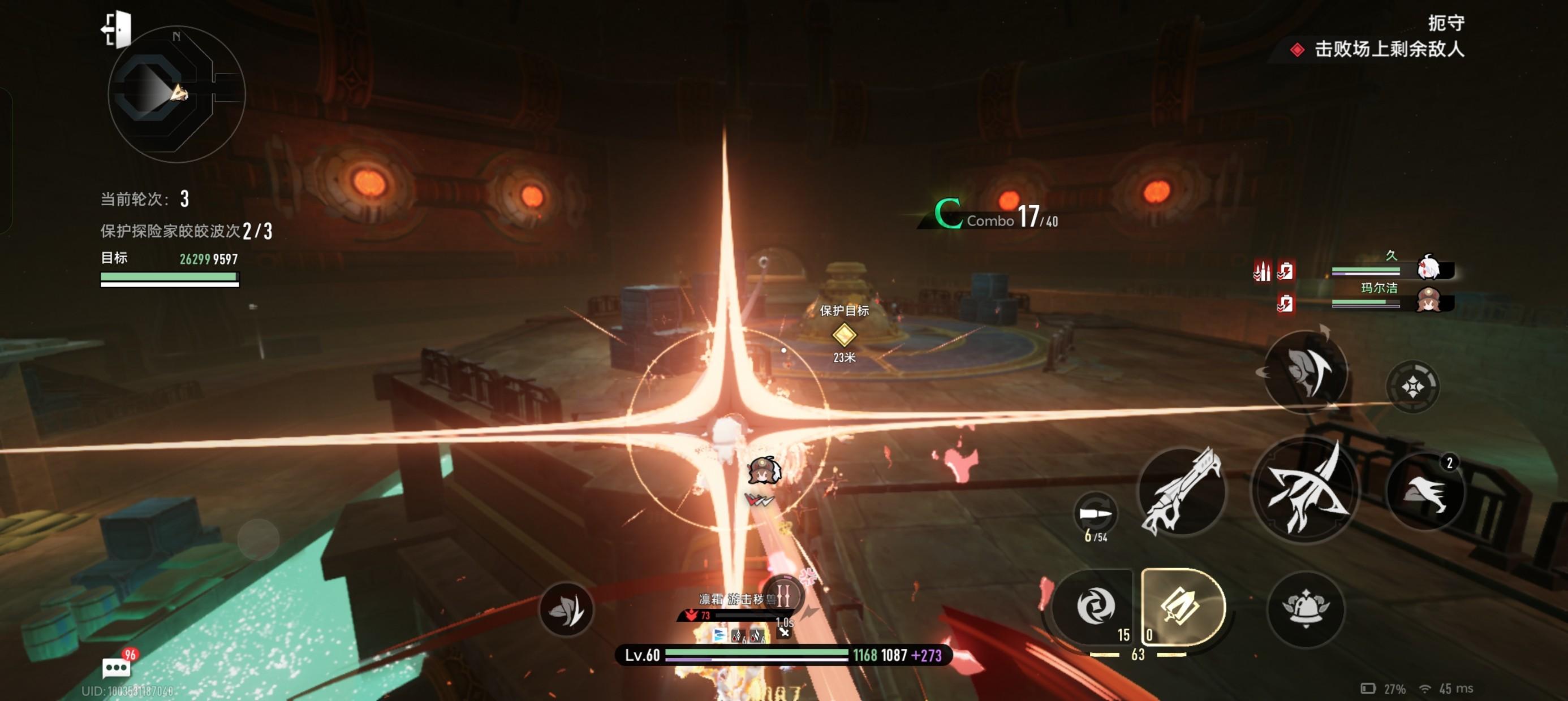Open the circular minimap
This screenshot has height=701, width=1568.
(176, 94)
